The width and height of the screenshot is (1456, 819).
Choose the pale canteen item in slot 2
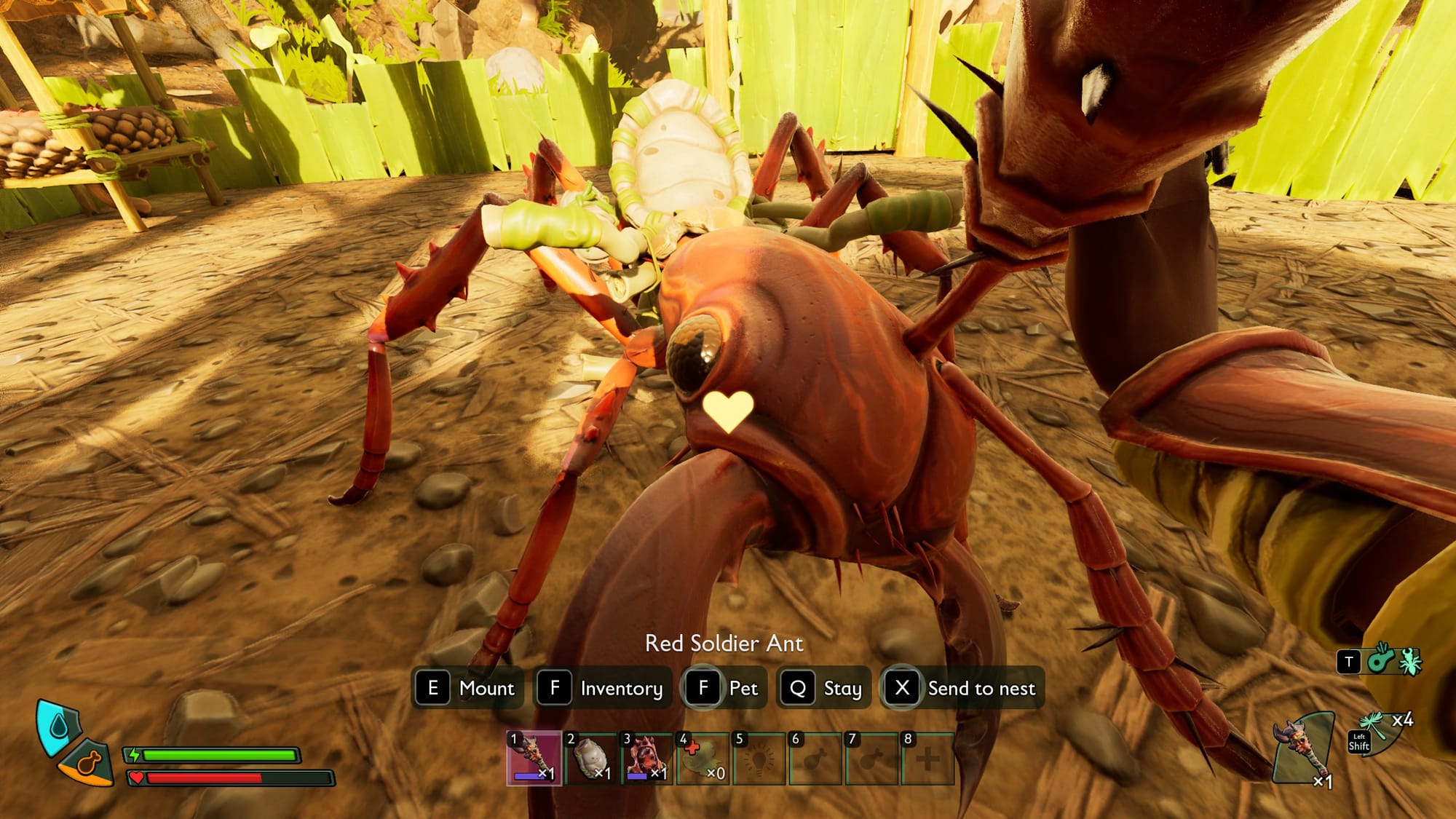590,759
